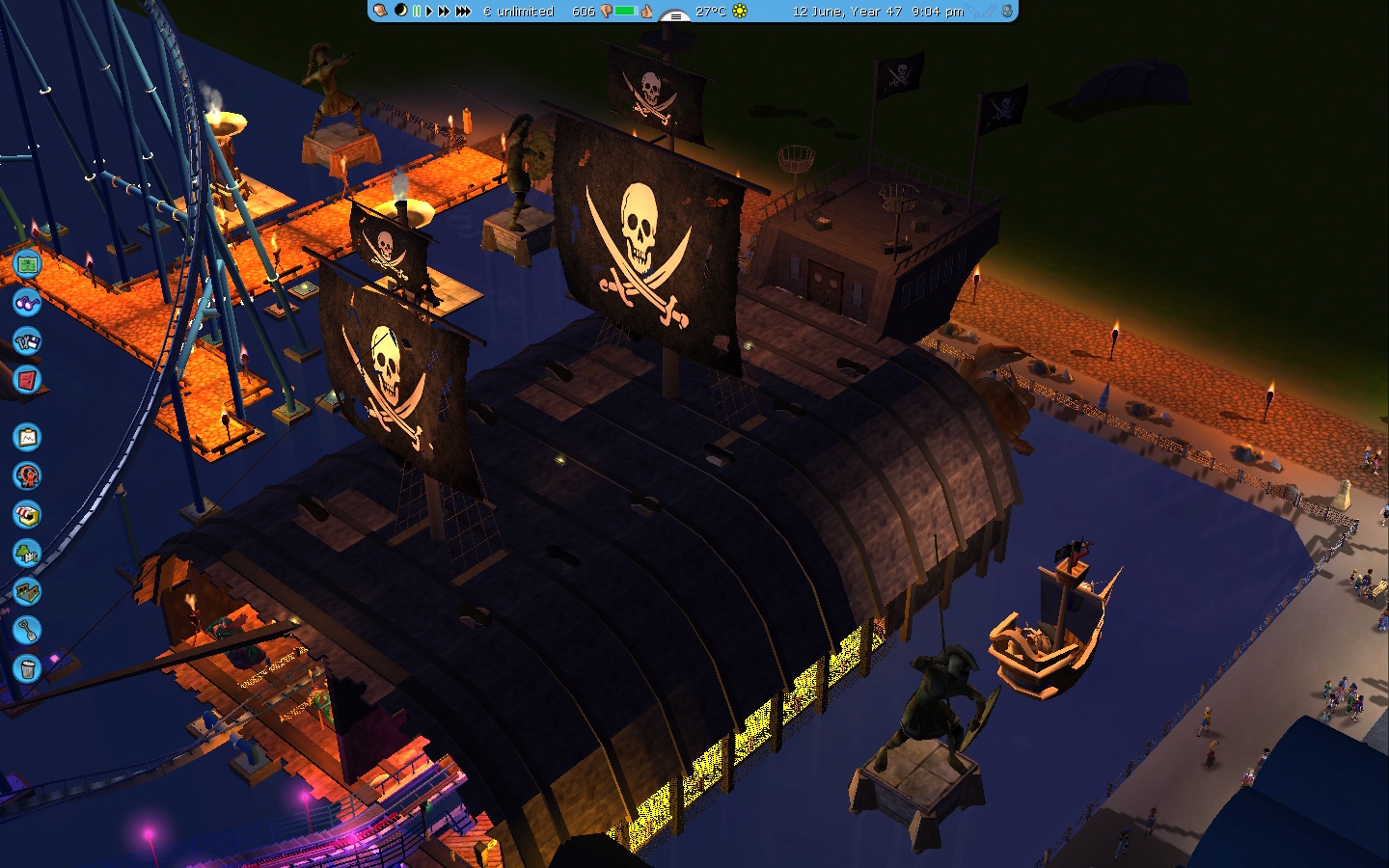
Task: Open the park management clipboard graph
Action: click(27, 438)
